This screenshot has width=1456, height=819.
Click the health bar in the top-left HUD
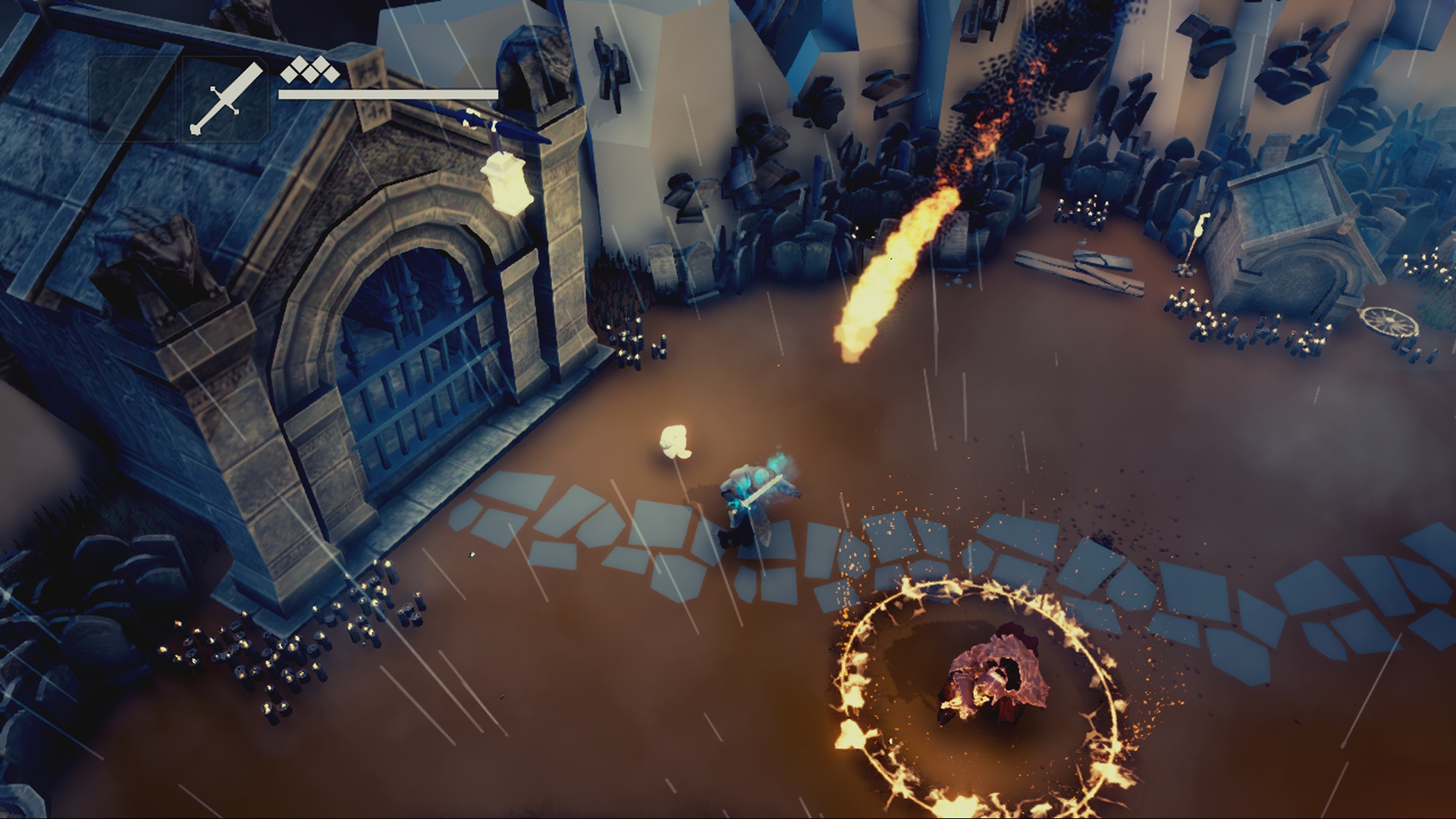[x=387, y=95]
